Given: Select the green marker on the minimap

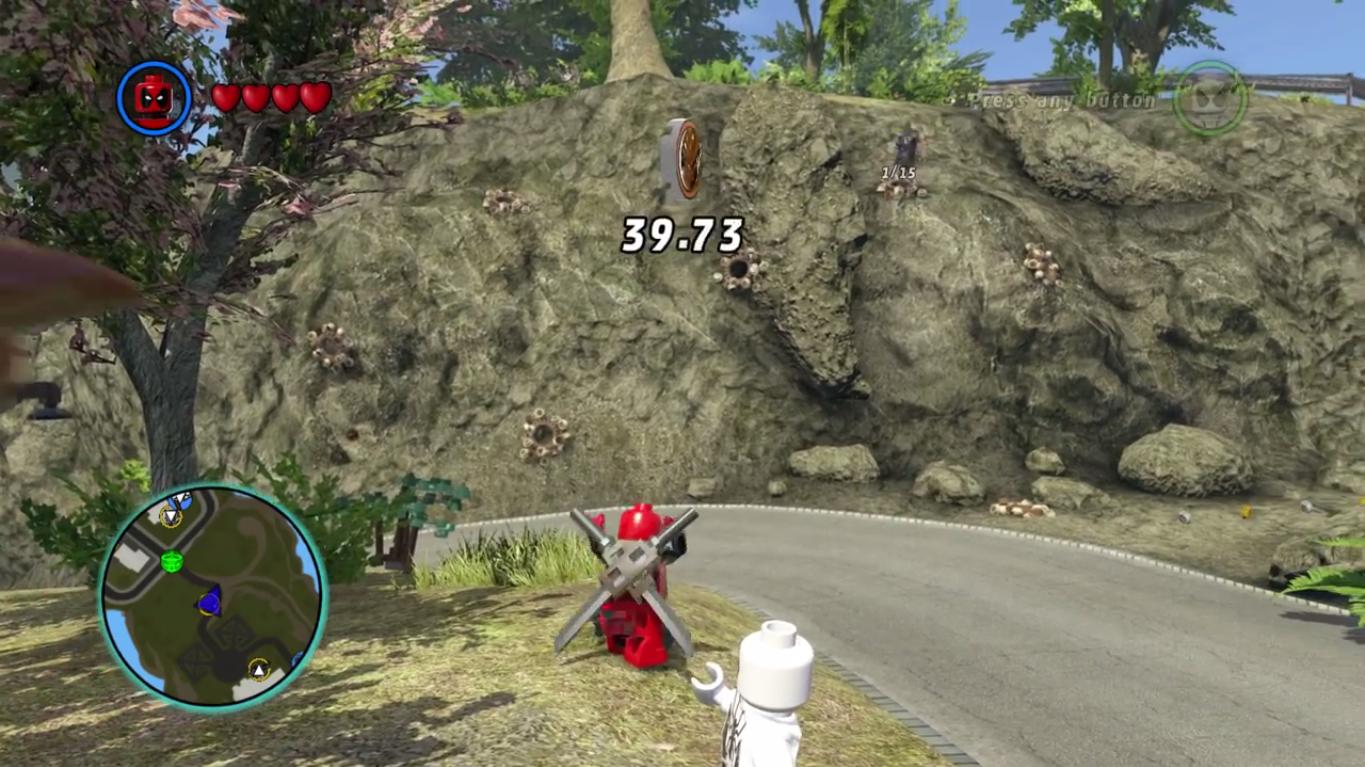Looking at the screenshot, I should tap(172, 561).
